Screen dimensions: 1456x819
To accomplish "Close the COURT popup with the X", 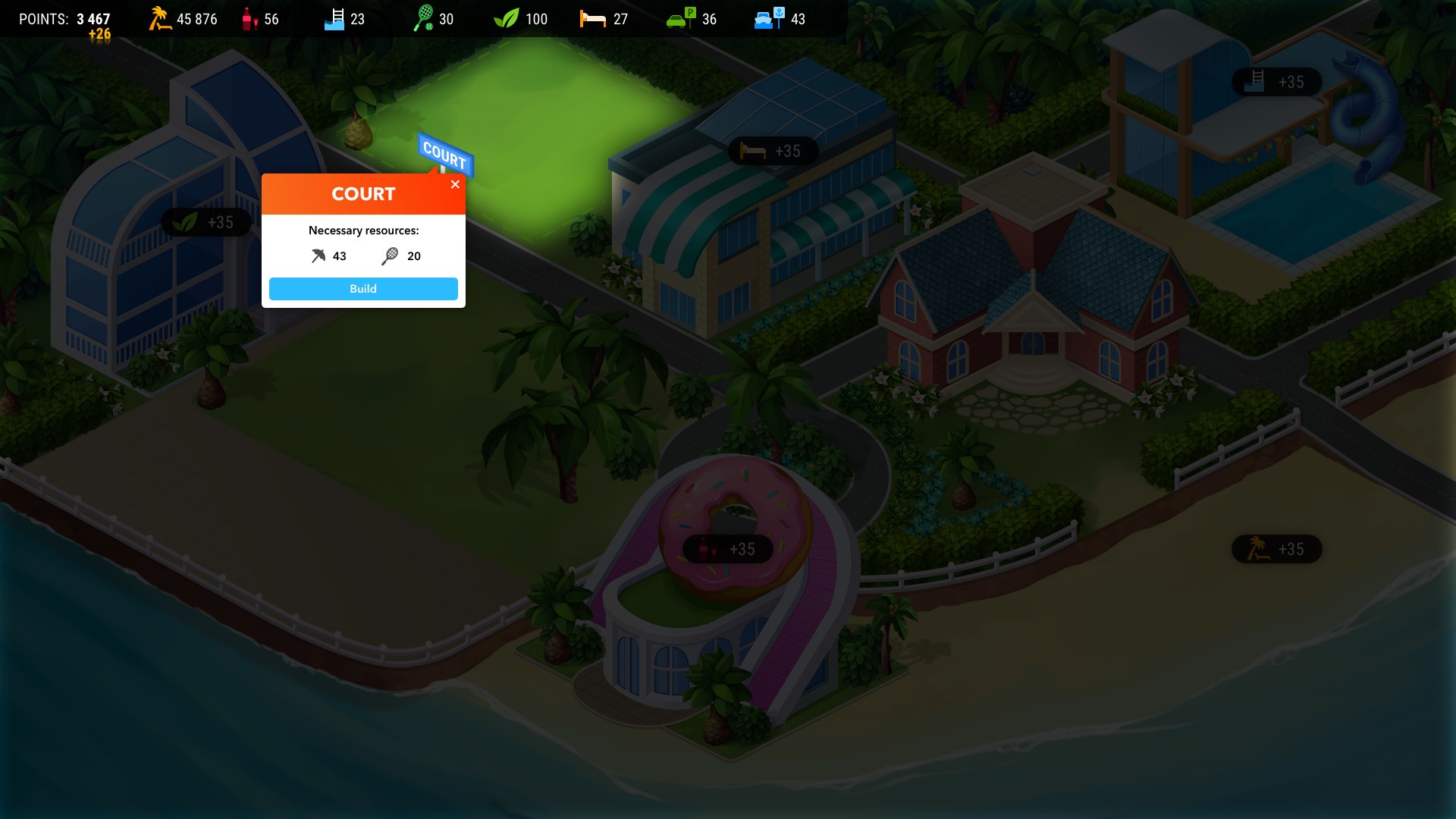I will pyautogui.click(x=455, y=184).
